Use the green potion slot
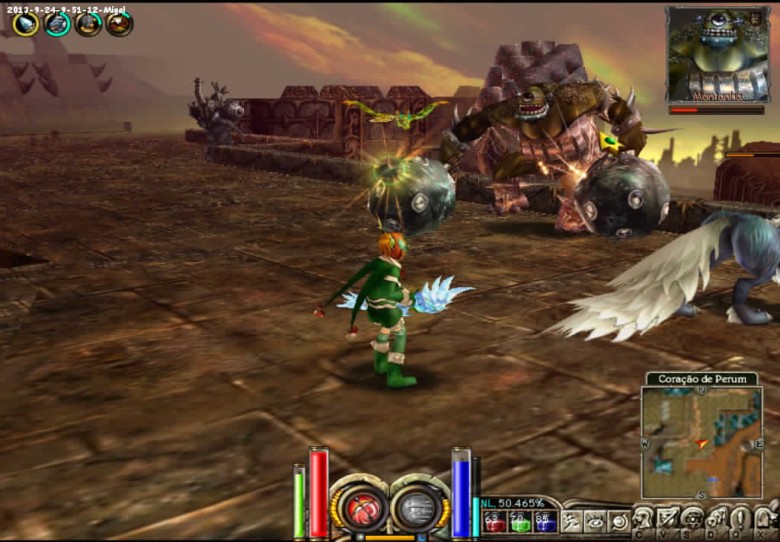The image size is (780, 542). click(520, 521)
